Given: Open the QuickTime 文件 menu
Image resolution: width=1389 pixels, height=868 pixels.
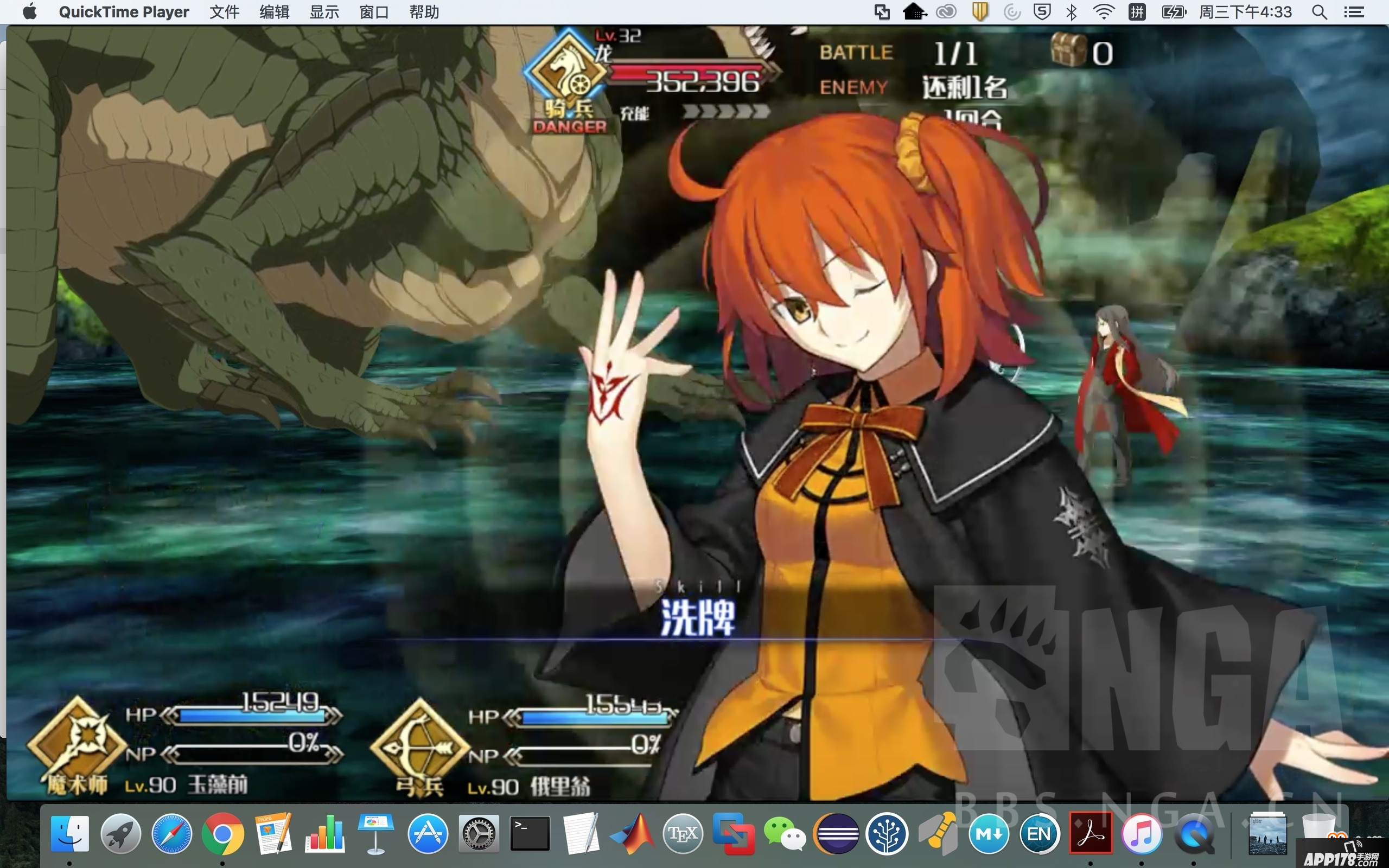Looking at the screenshot, I should tap(224, 12).
